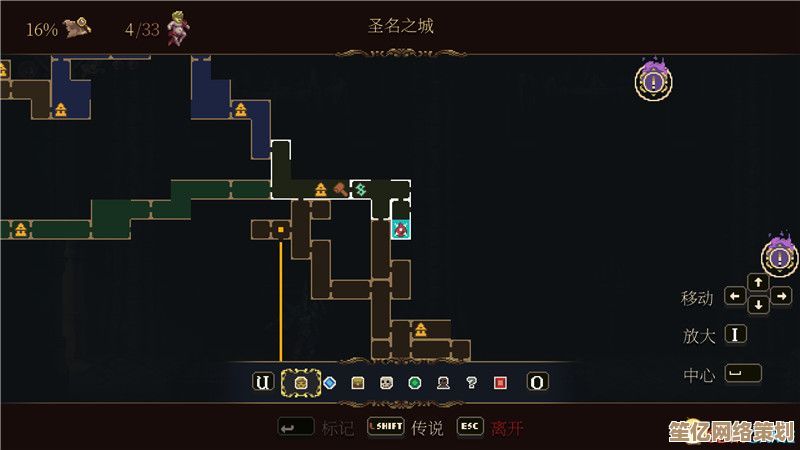Click the green dollar sign shop marker

point(361,188)
